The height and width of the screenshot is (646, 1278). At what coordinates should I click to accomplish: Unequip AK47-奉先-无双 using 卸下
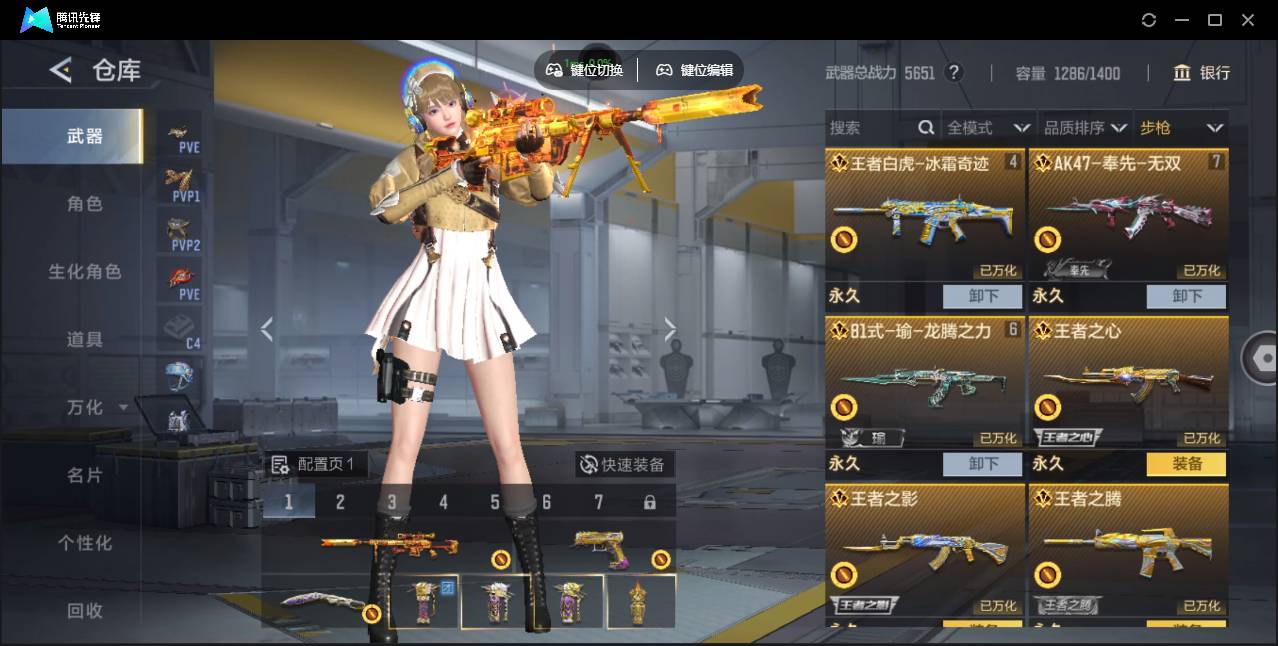click(1186, 297)
